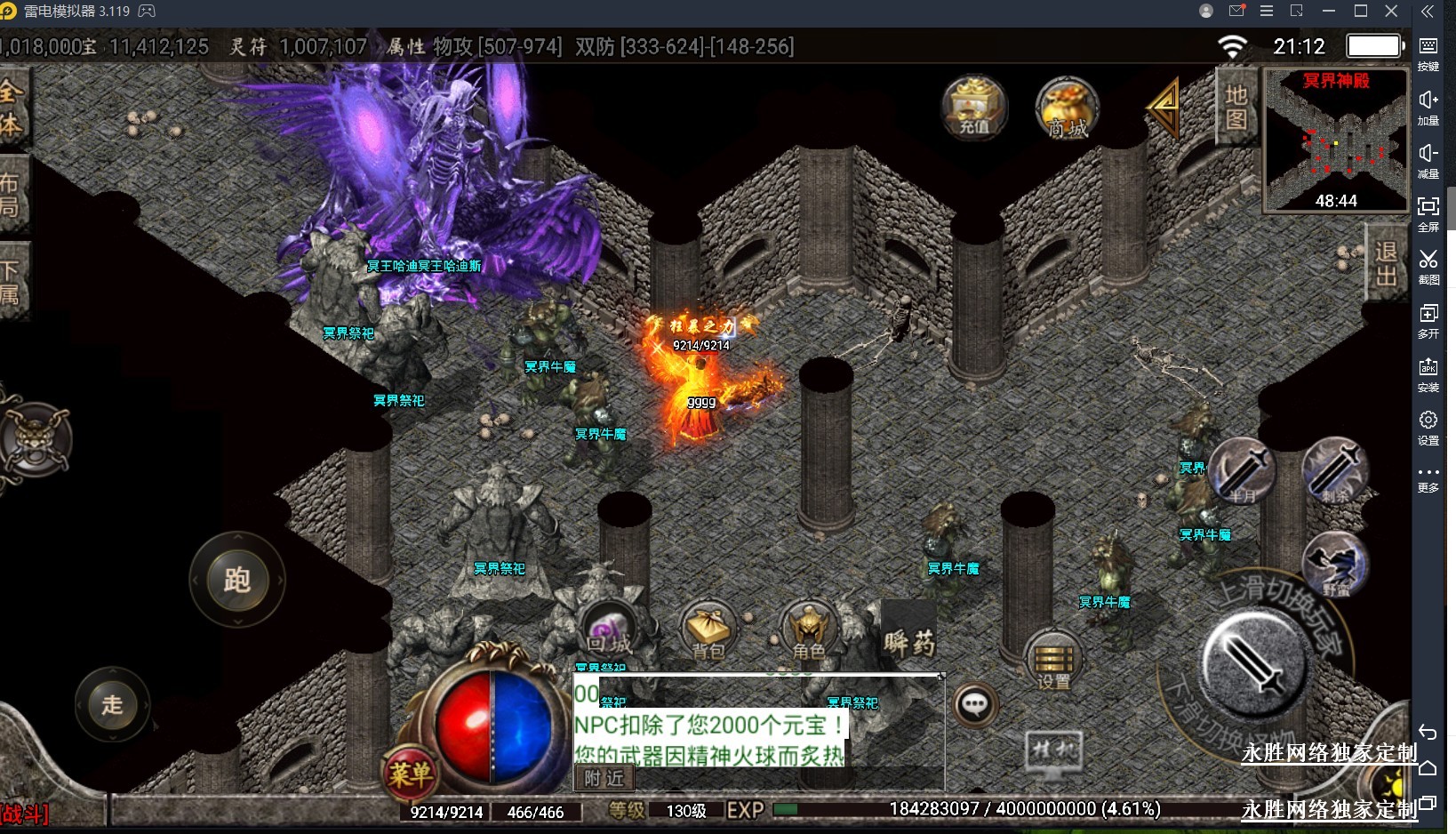Use the 野蛮 charge skill
The height and width of the screenshot is (834, 1456).
(x=1335, y=564)
